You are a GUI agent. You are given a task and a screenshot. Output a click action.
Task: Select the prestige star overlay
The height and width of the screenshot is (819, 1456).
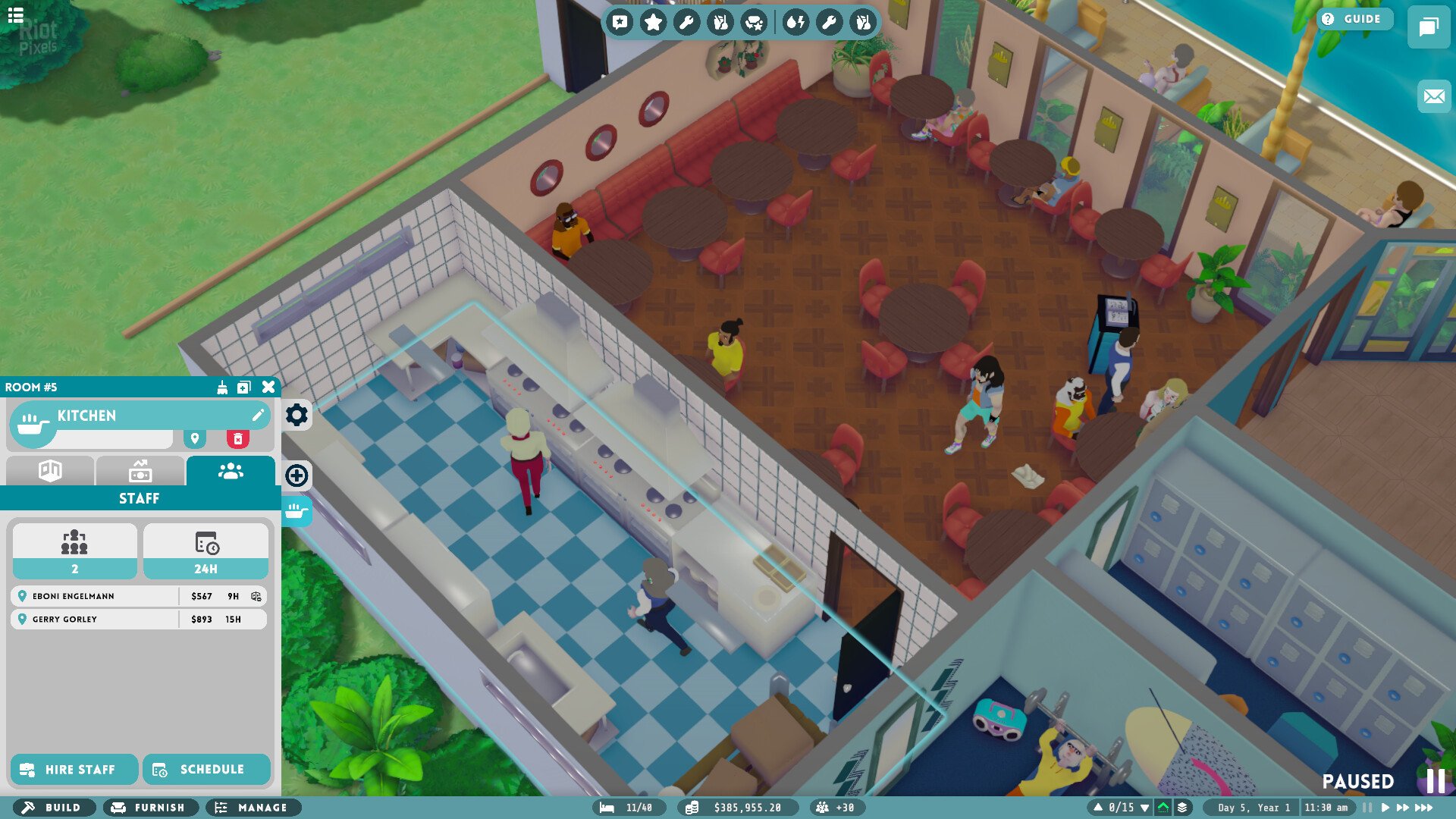[654, 21]
